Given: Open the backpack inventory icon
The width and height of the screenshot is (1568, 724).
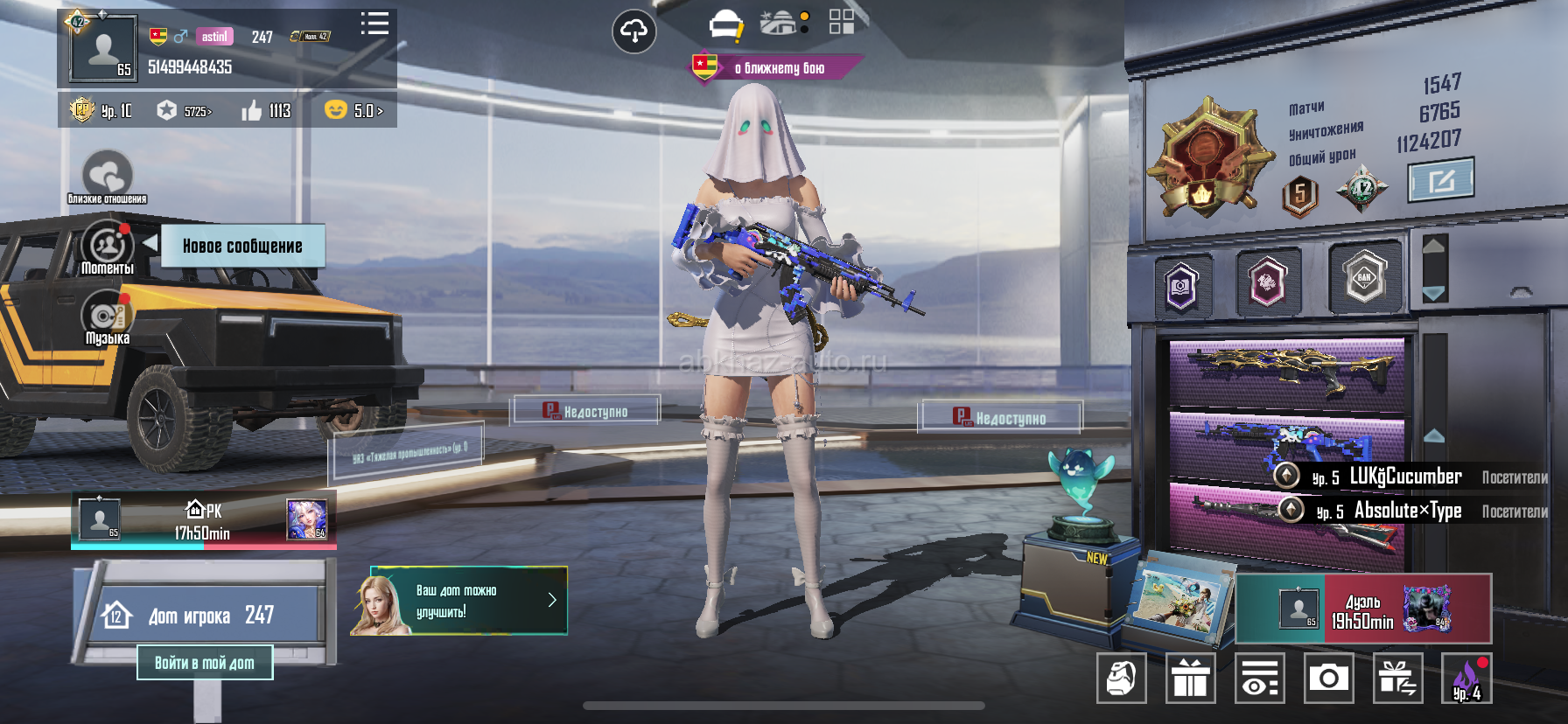Looking at the screenshot, I should [1121, 679].
